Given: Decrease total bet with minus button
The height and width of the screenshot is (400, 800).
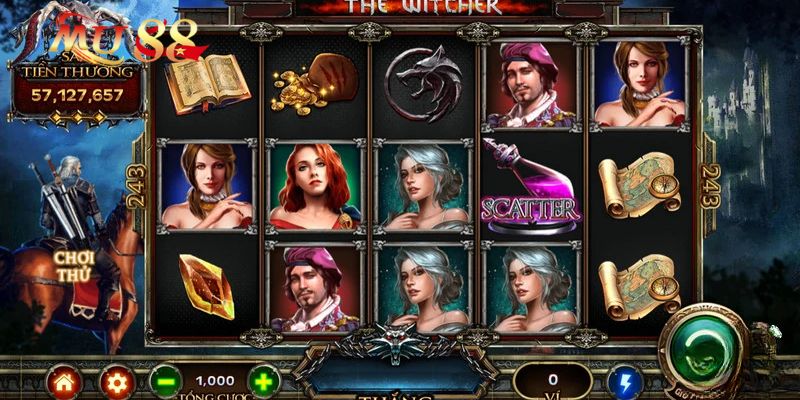Looking at the screenshot, I should coord(166,381).
